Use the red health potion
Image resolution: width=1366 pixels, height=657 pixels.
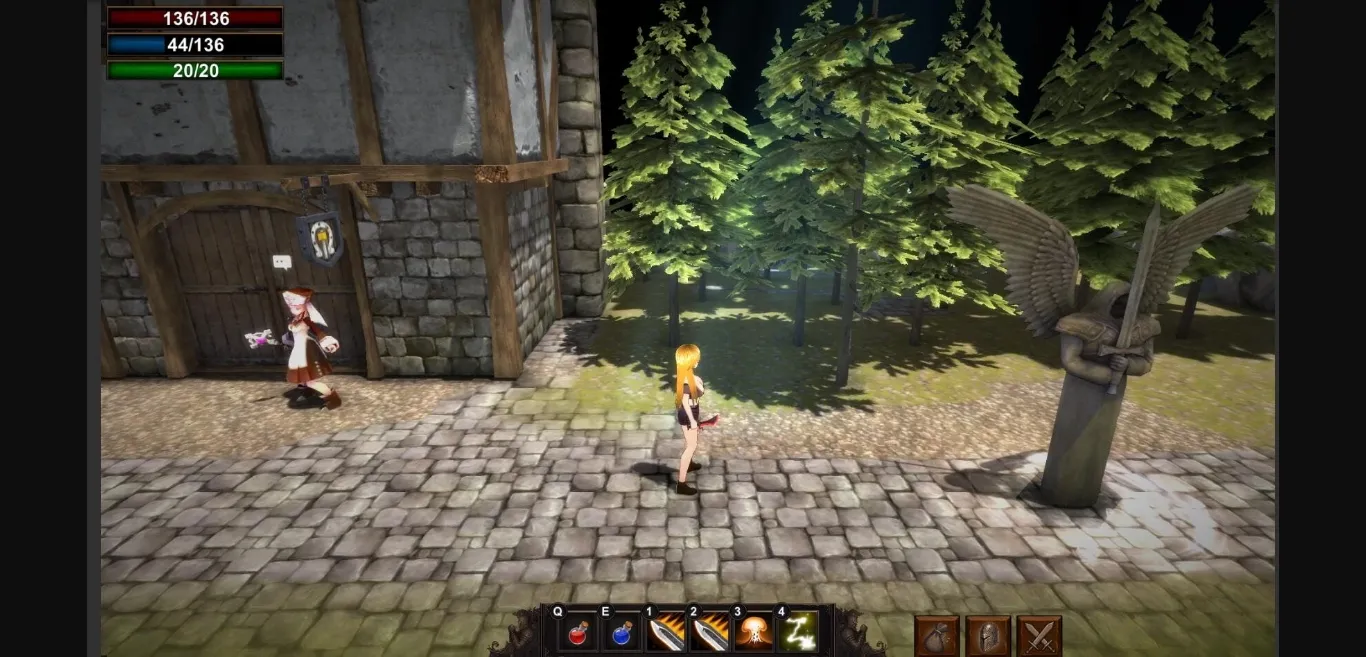coord(577,633)
